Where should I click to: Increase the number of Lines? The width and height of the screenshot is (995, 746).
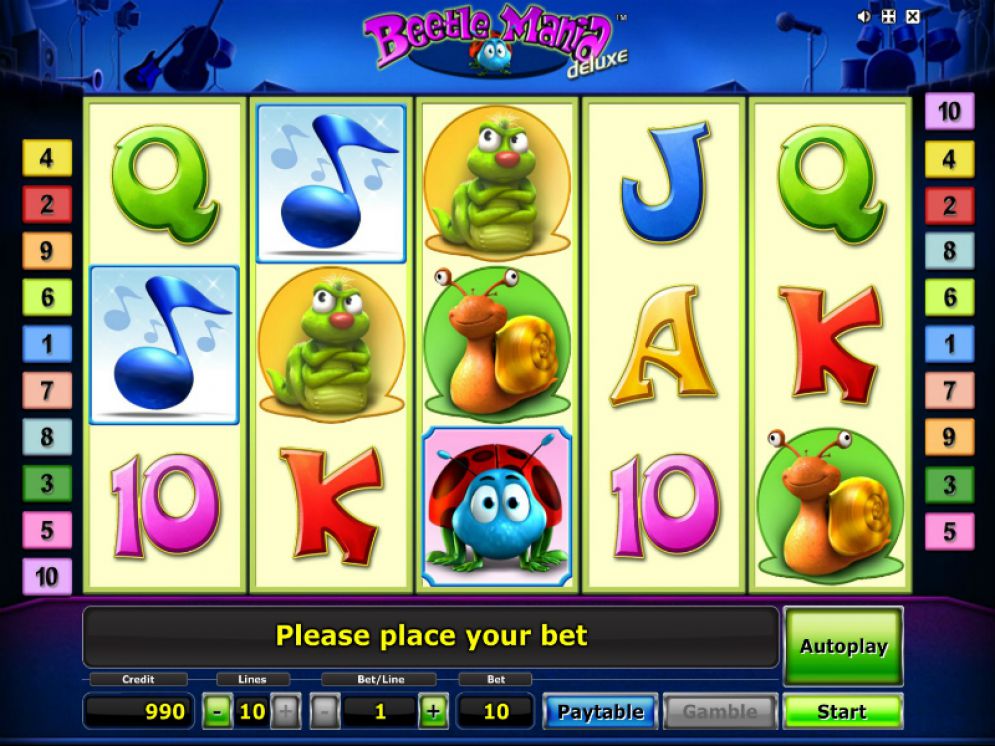coord(285,712)
